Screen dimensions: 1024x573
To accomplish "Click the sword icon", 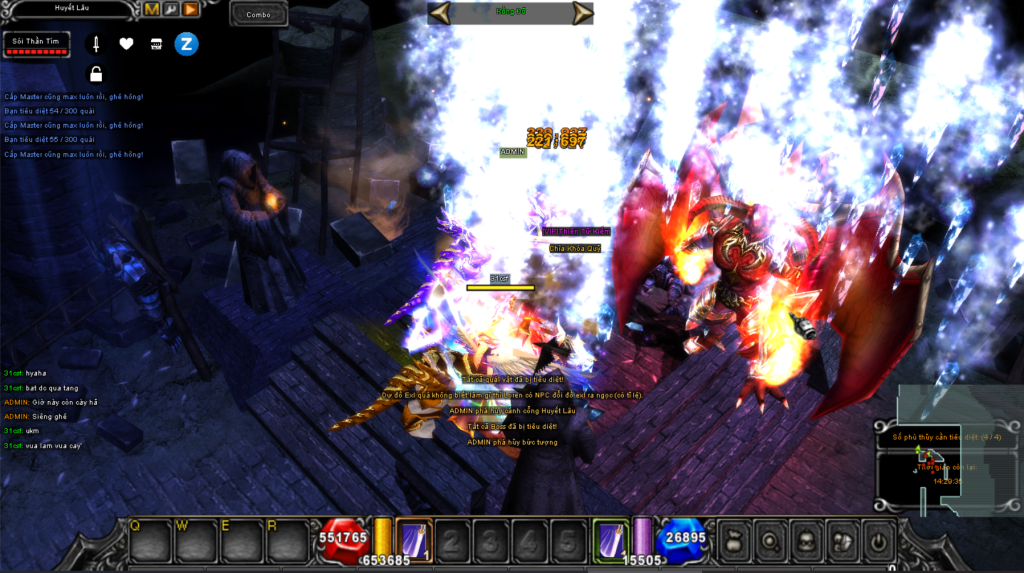I will click(x=96, y=44).
